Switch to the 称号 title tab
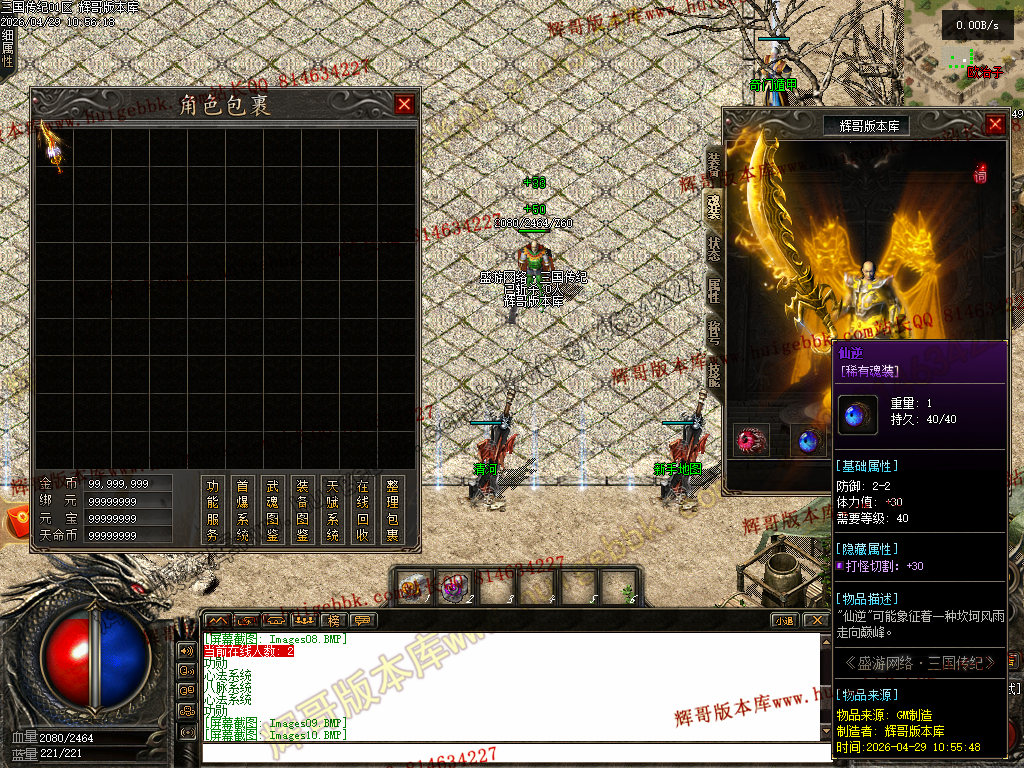Viewport: 1024px width, 768px height. pos(713,331)
